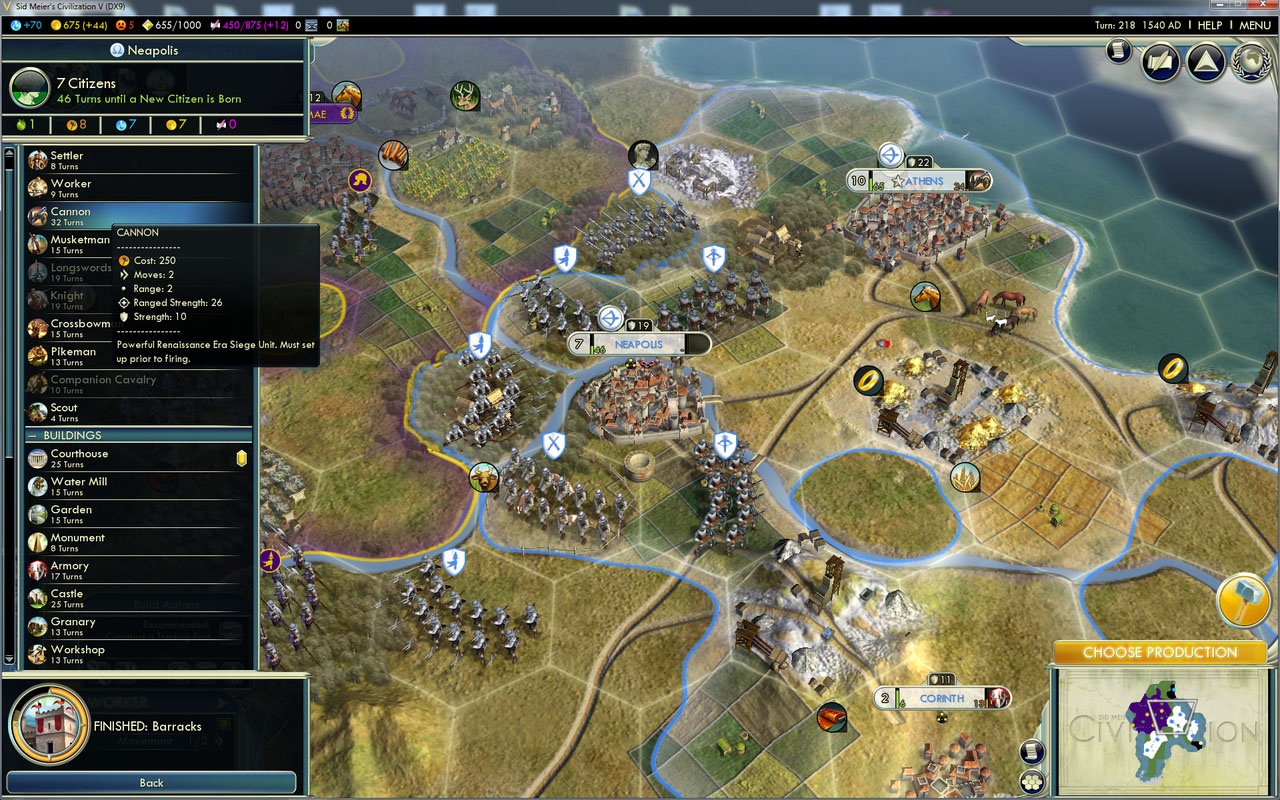Click HELP in the title bar
The height and width of the screenshot is (800, 1280).
(1210, 25)
